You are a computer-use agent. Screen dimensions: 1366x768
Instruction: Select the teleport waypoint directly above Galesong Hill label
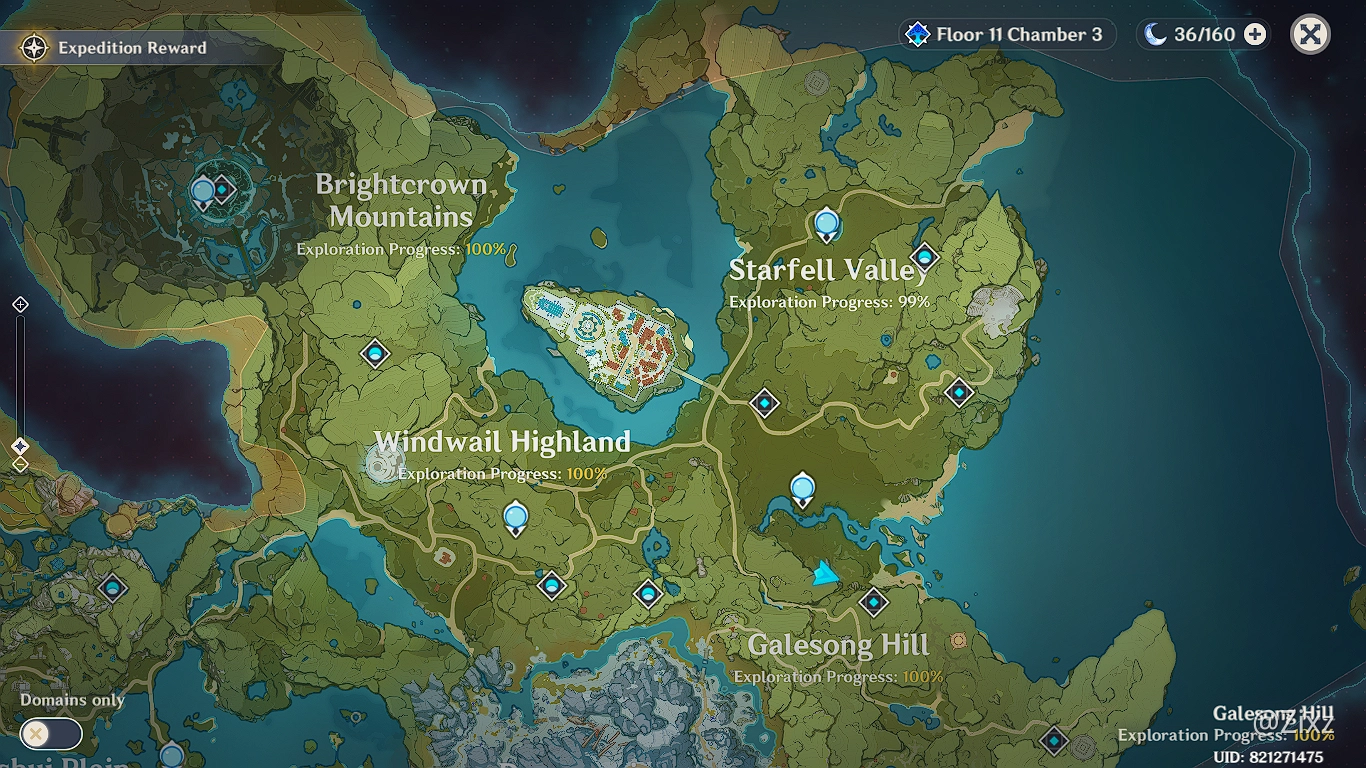874,602
